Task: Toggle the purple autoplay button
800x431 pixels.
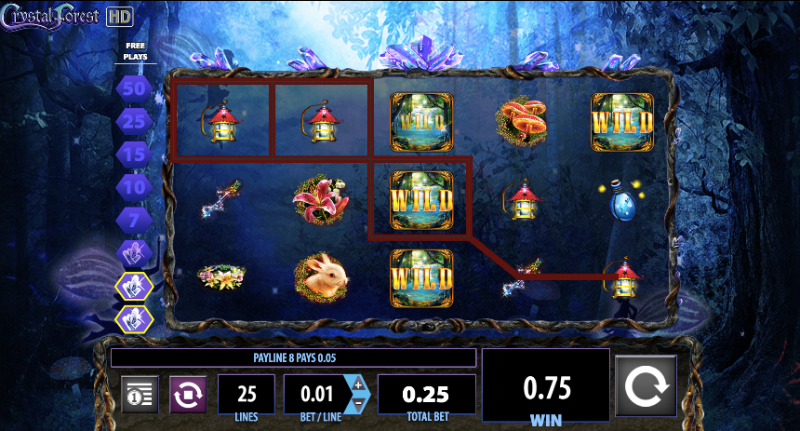Action: (186, 394)
